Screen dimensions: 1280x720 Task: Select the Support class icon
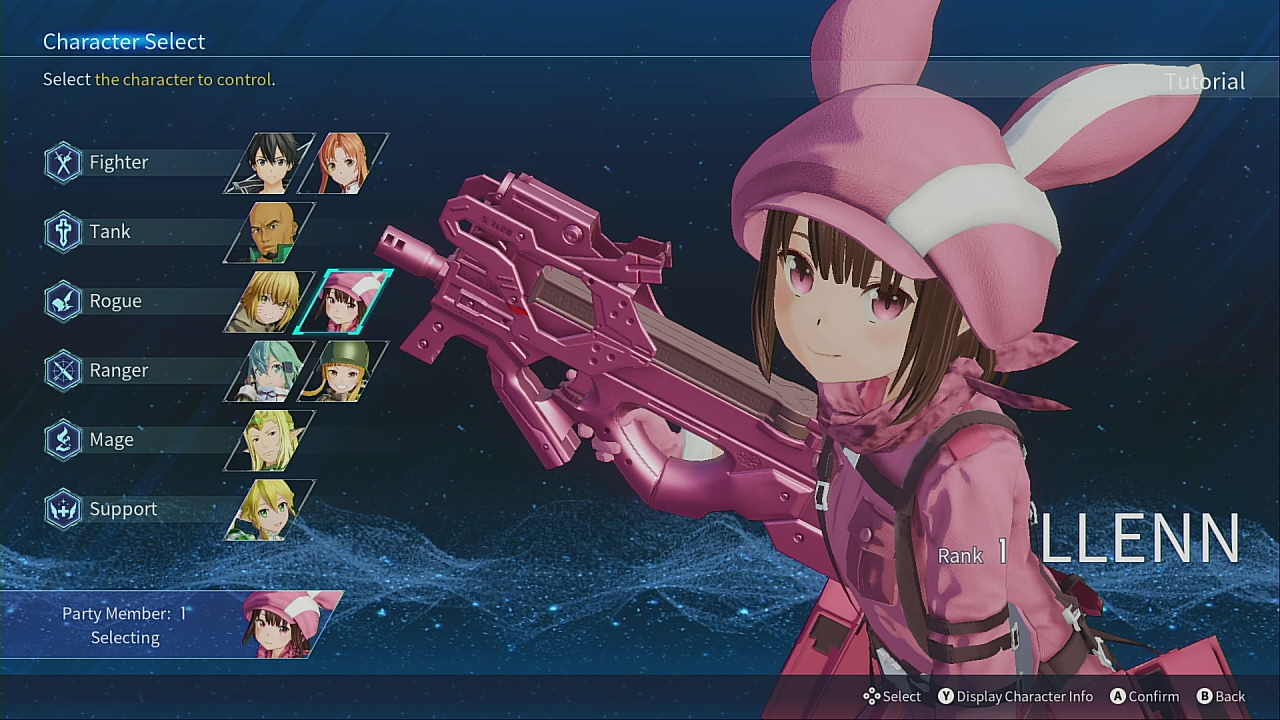[x=62, y=509]
